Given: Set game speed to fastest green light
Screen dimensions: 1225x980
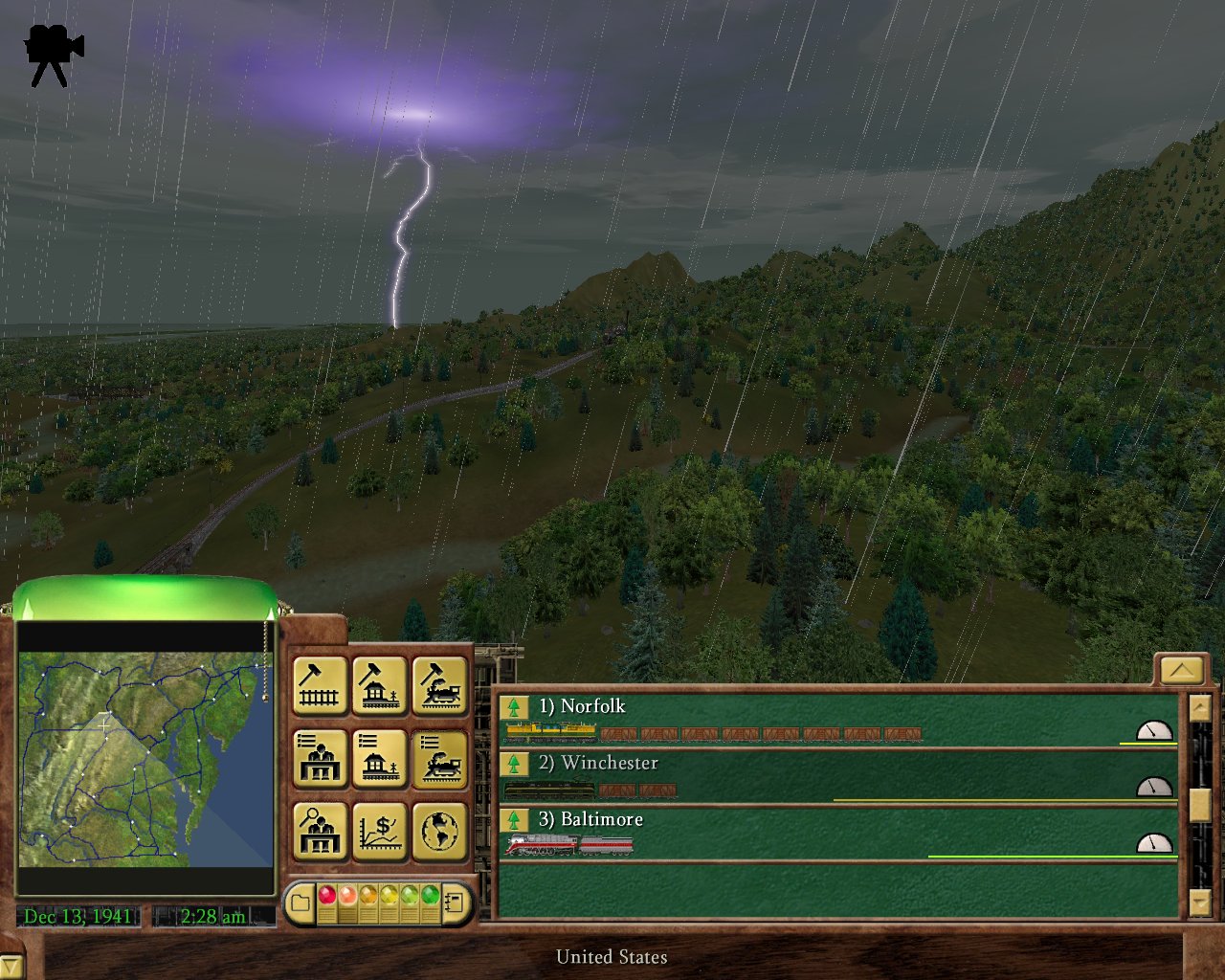Looking at the screenshot, I should (x=430, y=895).
